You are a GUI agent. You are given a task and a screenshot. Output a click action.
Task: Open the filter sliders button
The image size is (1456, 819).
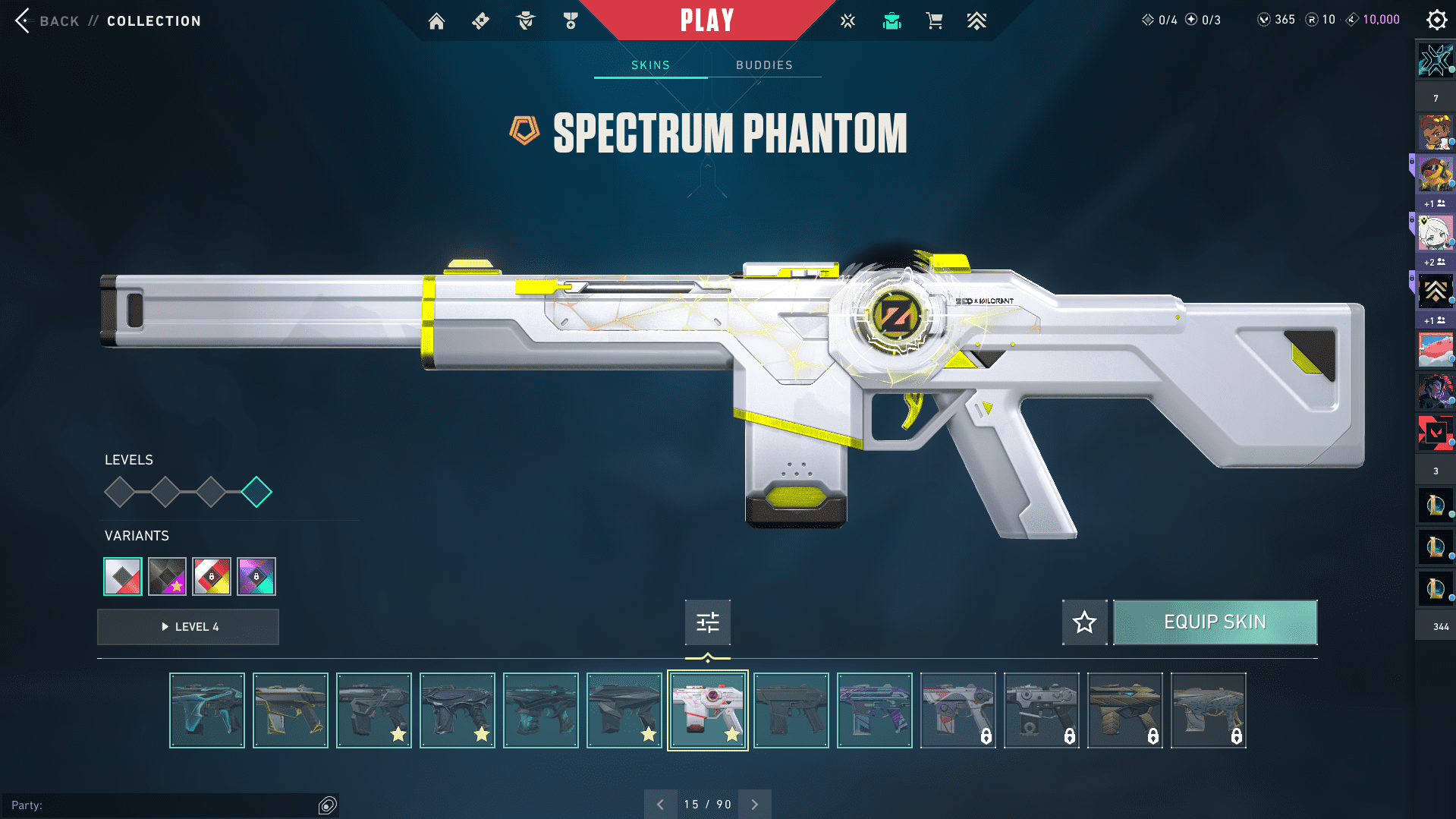click(x=707, y=622)
